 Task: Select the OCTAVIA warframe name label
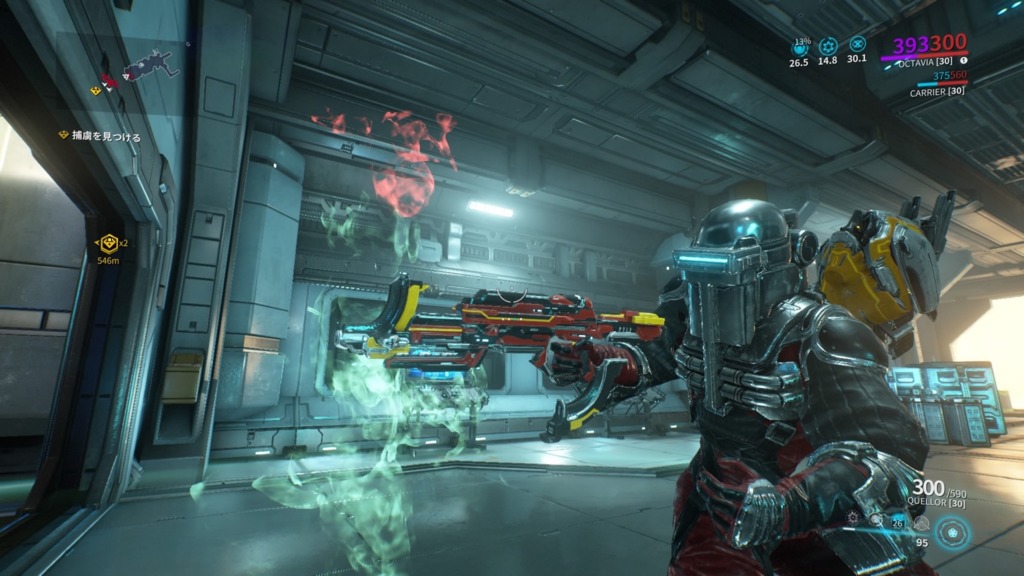coord(922,63)
